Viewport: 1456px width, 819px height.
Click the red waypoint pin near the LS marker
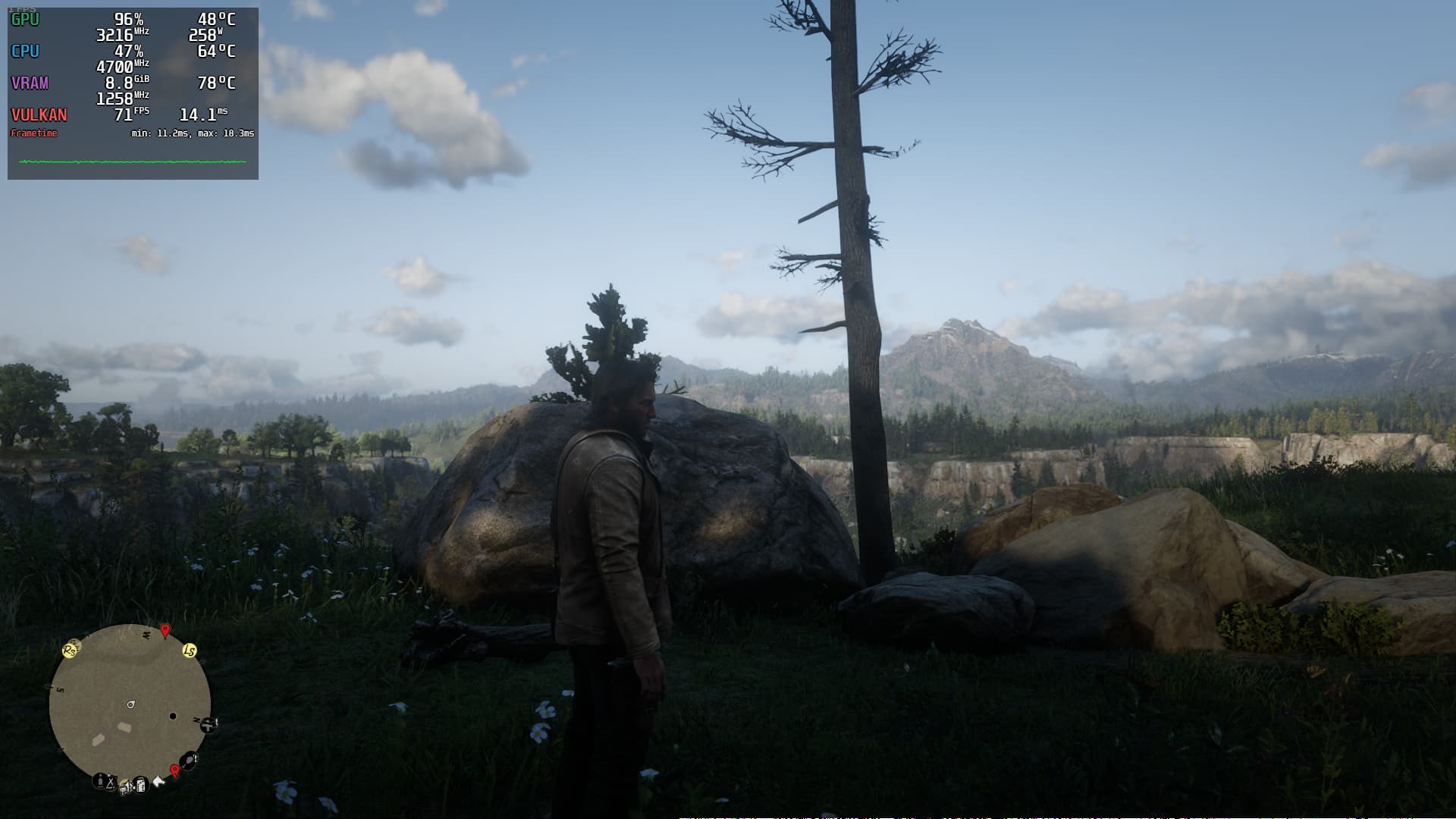(165, 630)
